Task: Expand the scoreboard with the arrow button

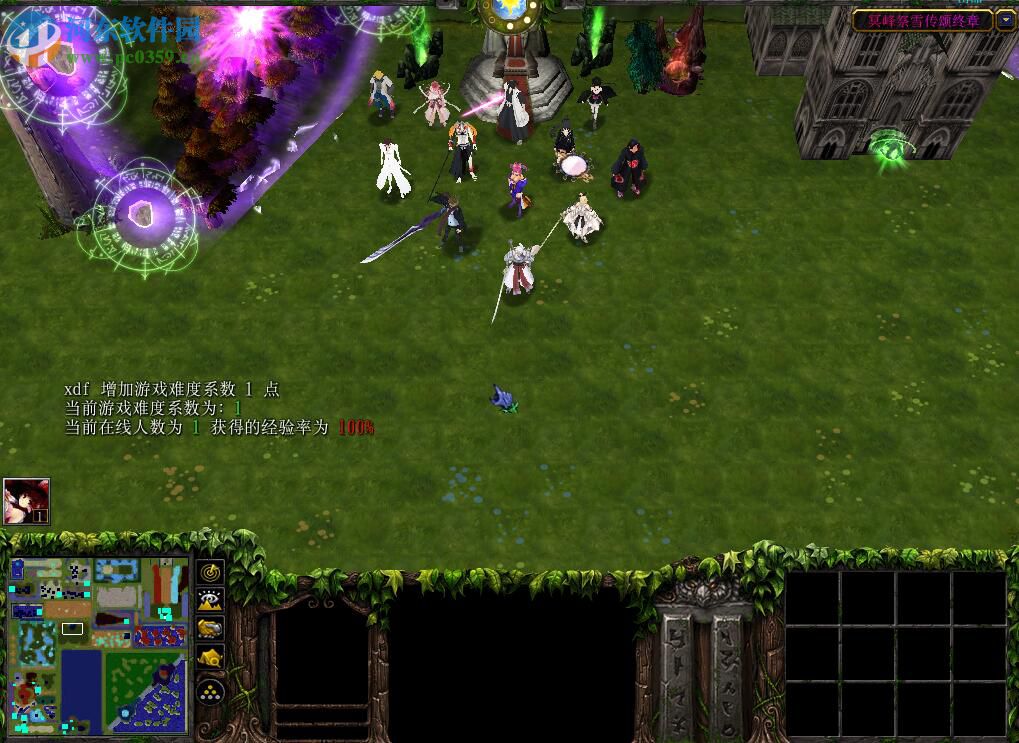Action: click(1005, 20)
